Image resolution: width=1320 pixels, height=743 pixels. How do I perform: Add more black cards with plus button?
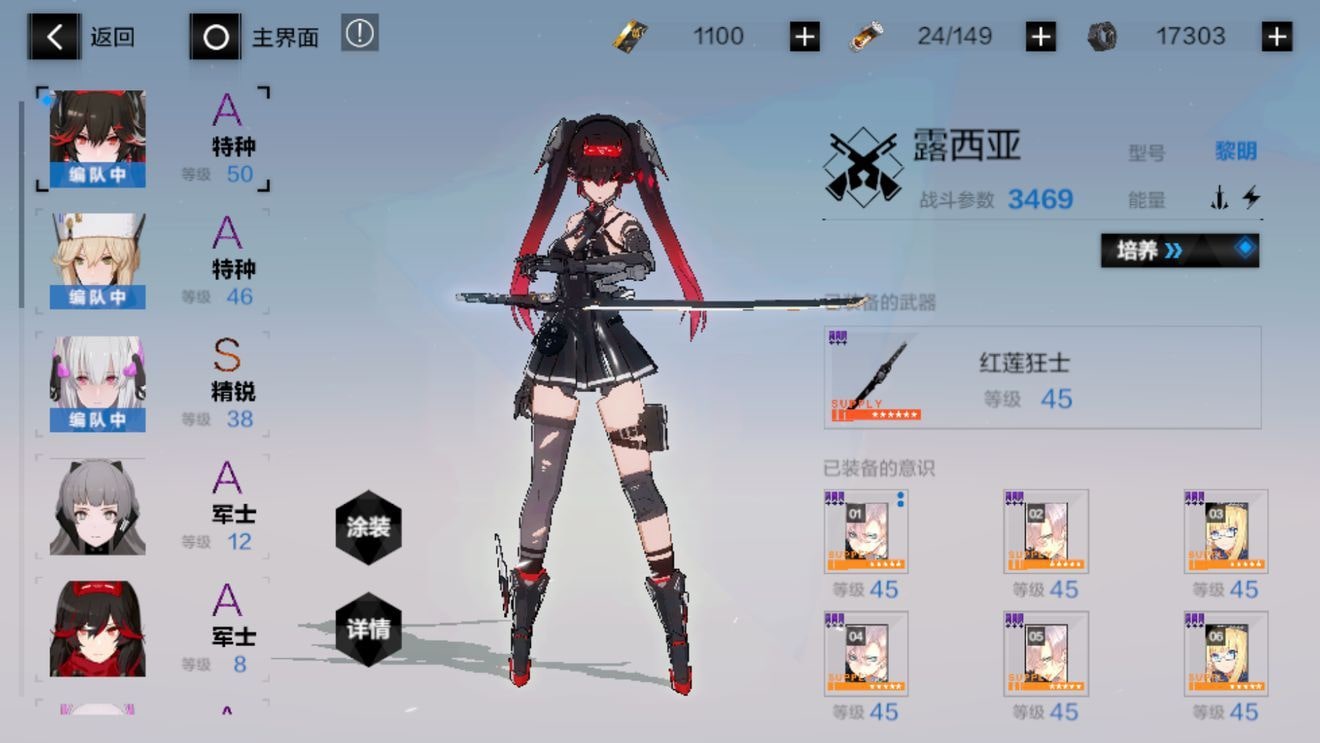(804, 37)
